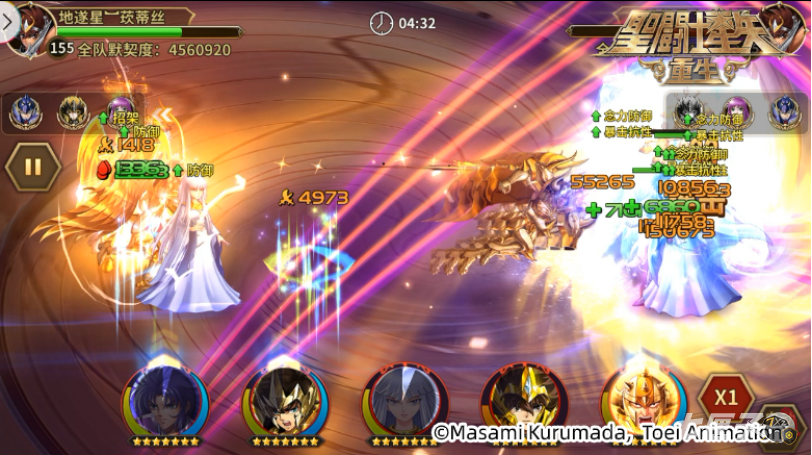Tap the round gold button beside X1

[x=779, y=424]
